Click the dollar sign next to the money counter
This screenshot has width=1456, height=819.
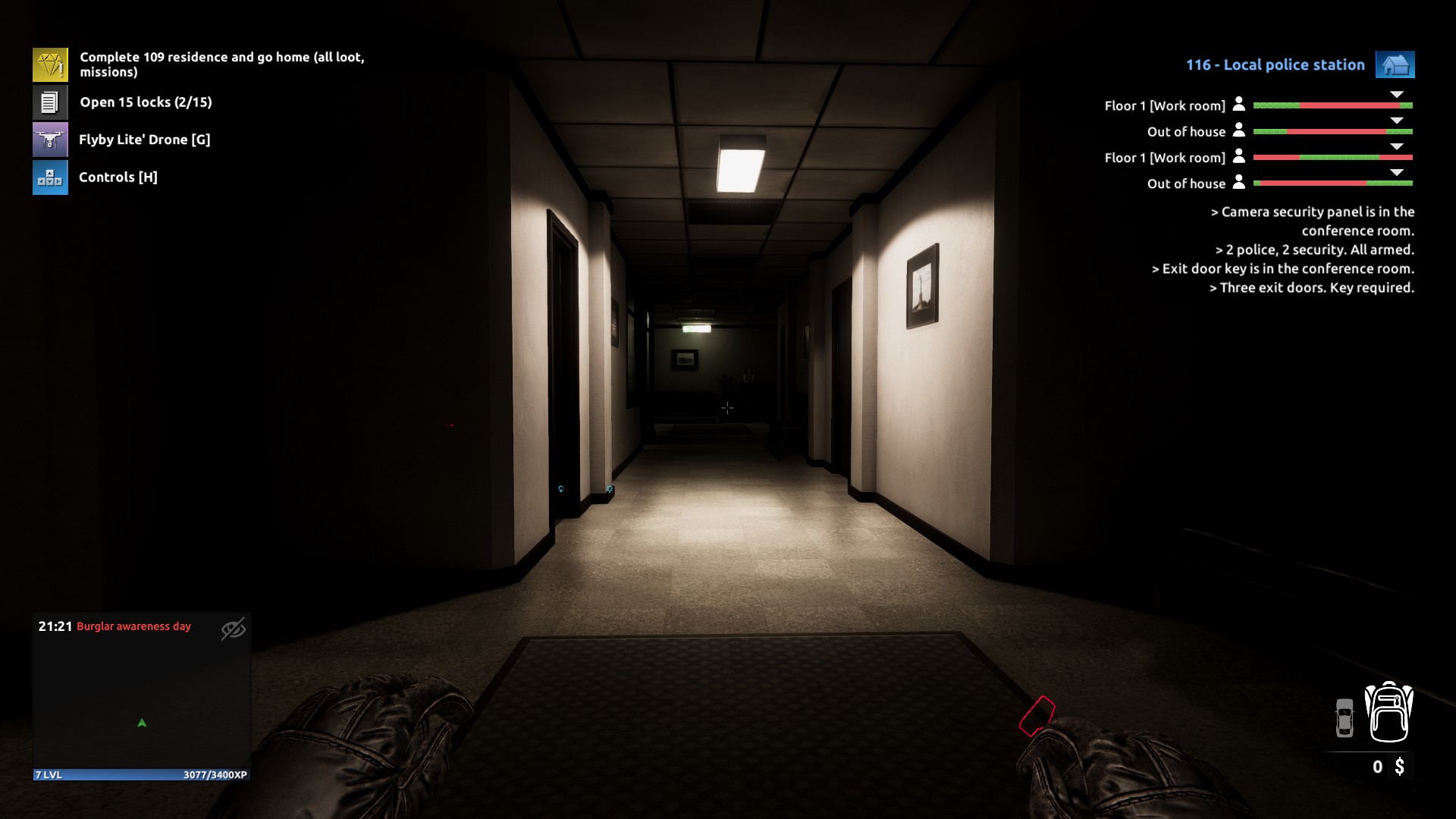(x=1401, y=767)
